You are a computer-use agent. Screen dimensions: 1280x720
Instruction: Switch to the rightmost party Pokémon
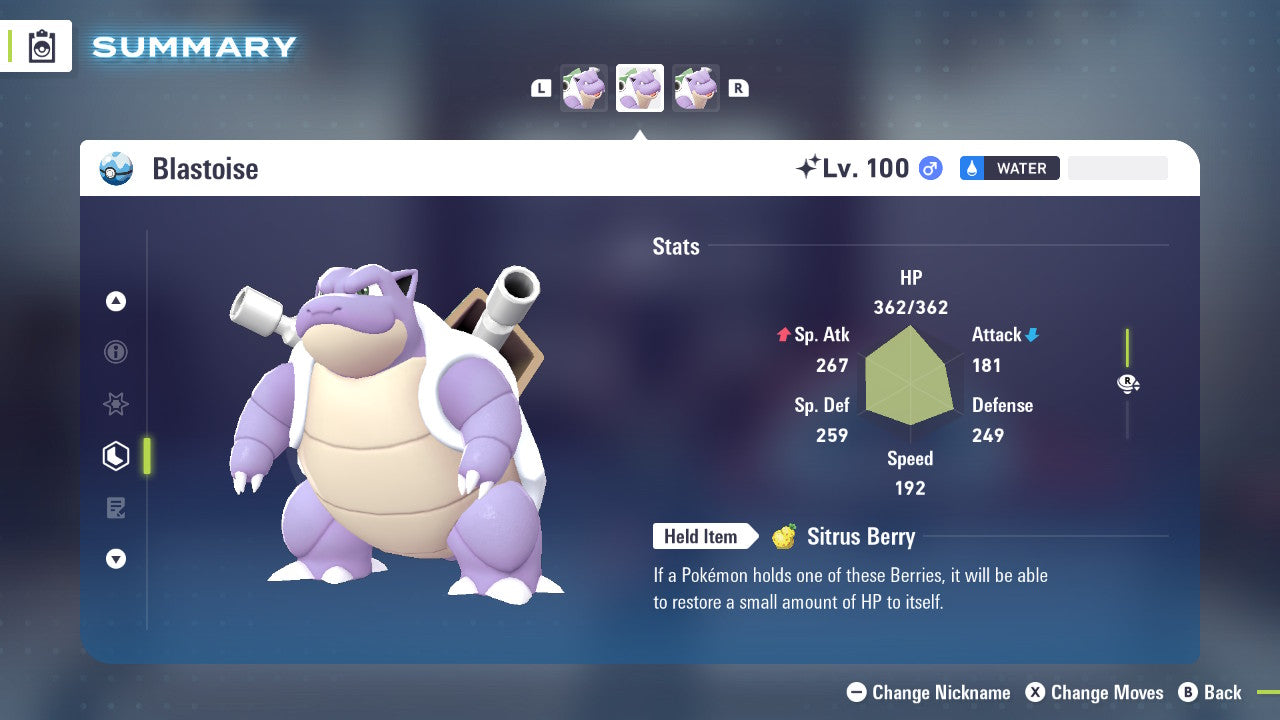click(x=695, y=88)
